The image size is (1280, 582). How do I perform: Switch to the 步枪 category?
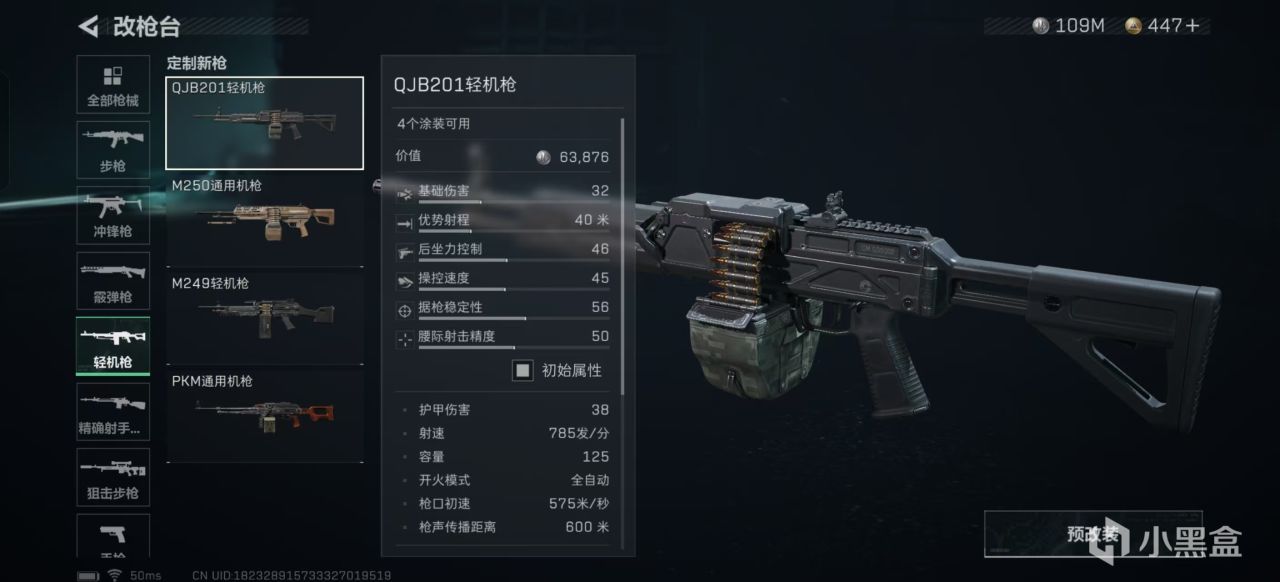pos(113,151)
